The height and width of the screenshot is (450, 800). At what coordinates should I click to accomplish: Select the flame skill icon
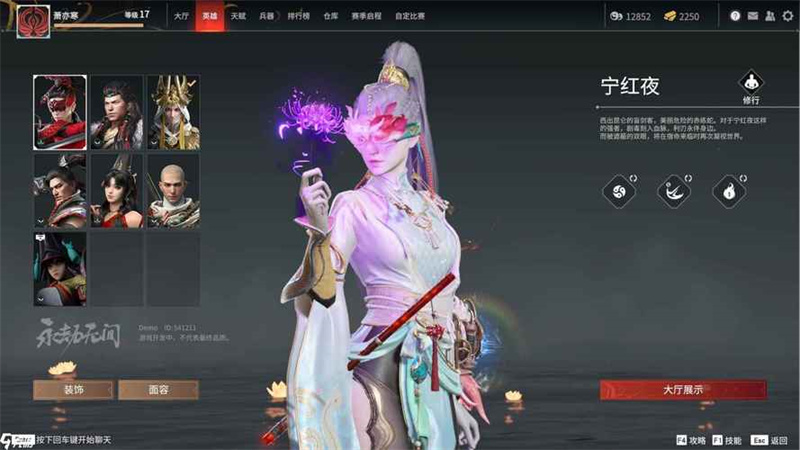[729, 190]
